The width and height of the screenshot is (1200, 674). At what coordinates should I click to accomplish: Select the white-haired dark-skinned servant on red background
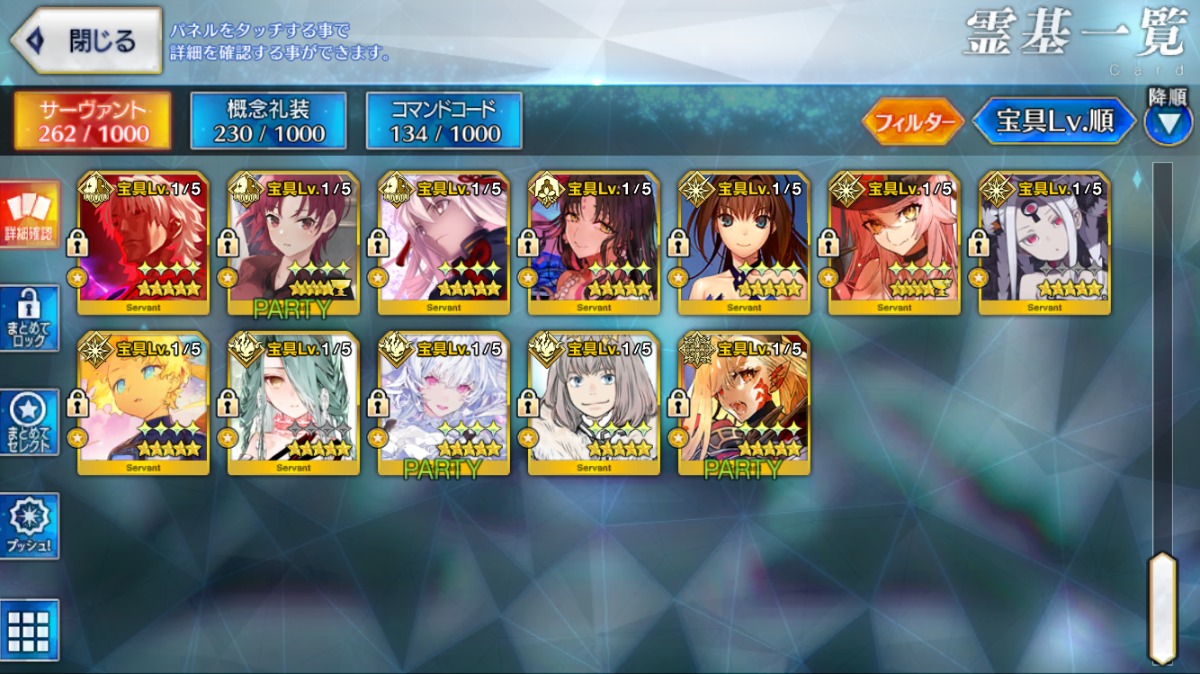click(143, 243)
